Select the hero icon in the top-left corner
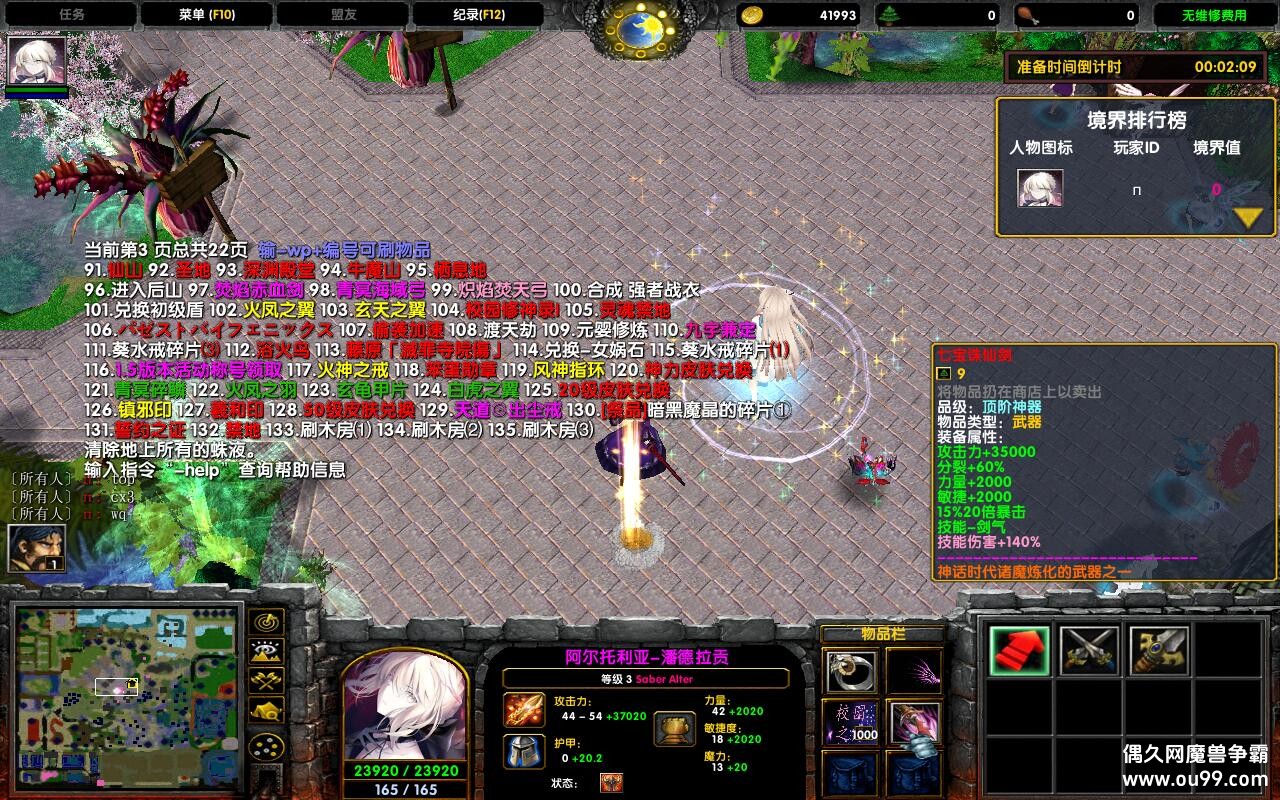The image size is (1280, 800). [38, 62]
